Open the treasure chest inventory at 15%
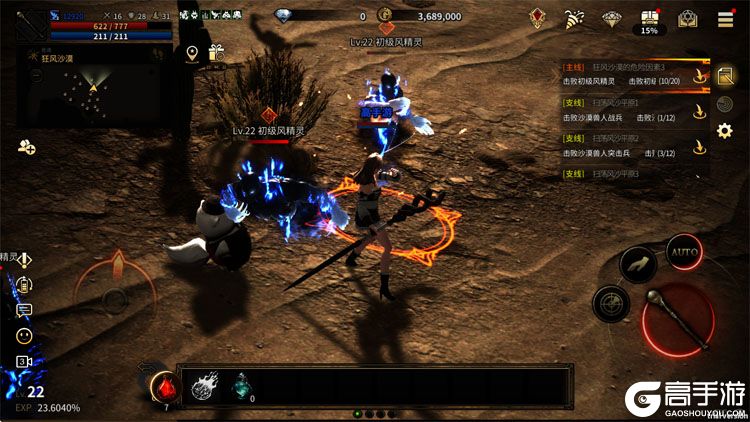Viewport: 750px width, 422px height. [x=650, y=20]
